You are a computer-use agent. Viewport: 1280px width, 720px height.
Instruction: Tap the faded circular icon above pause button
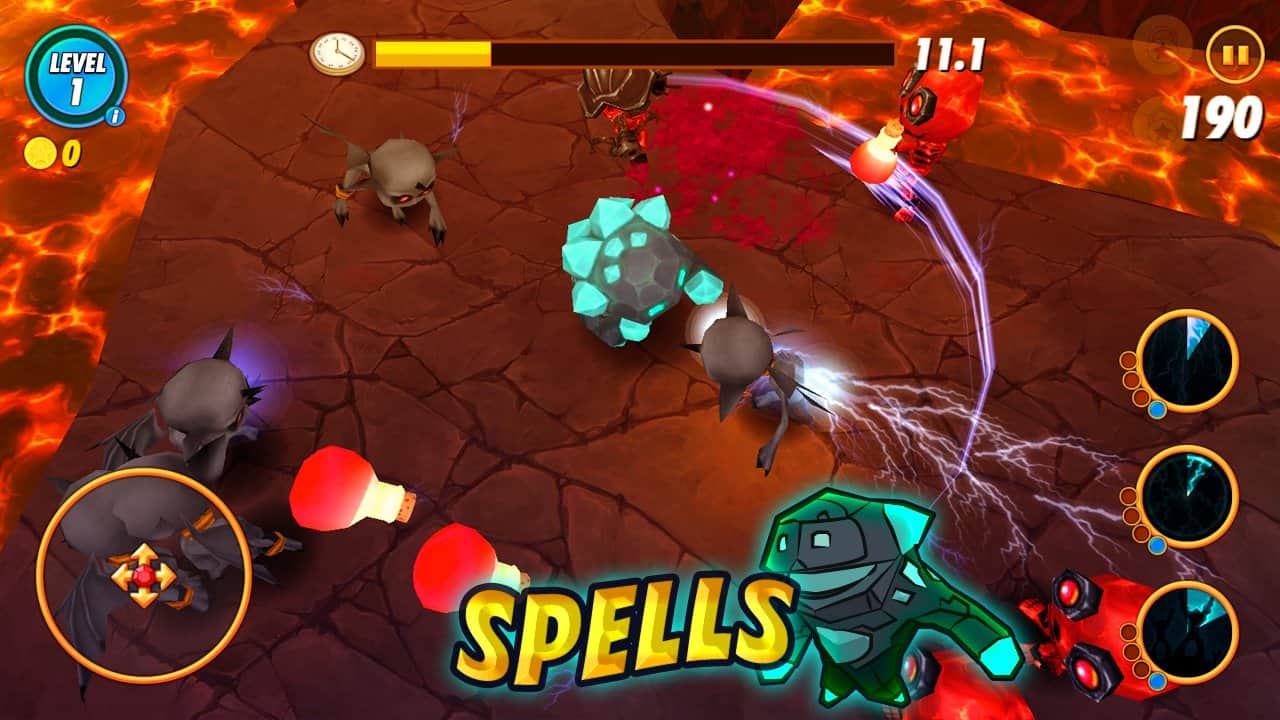click(x=1160, y=42)
